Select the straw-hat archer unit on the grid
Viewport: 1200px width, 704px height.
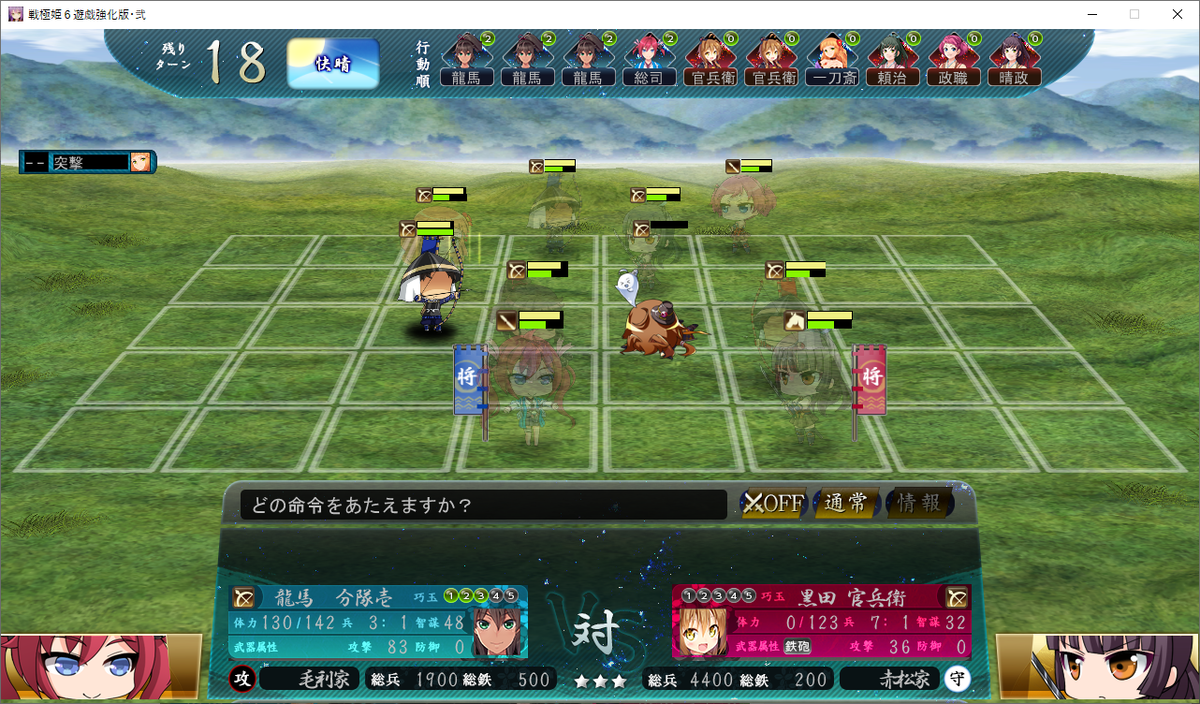[x=433, y=290]
